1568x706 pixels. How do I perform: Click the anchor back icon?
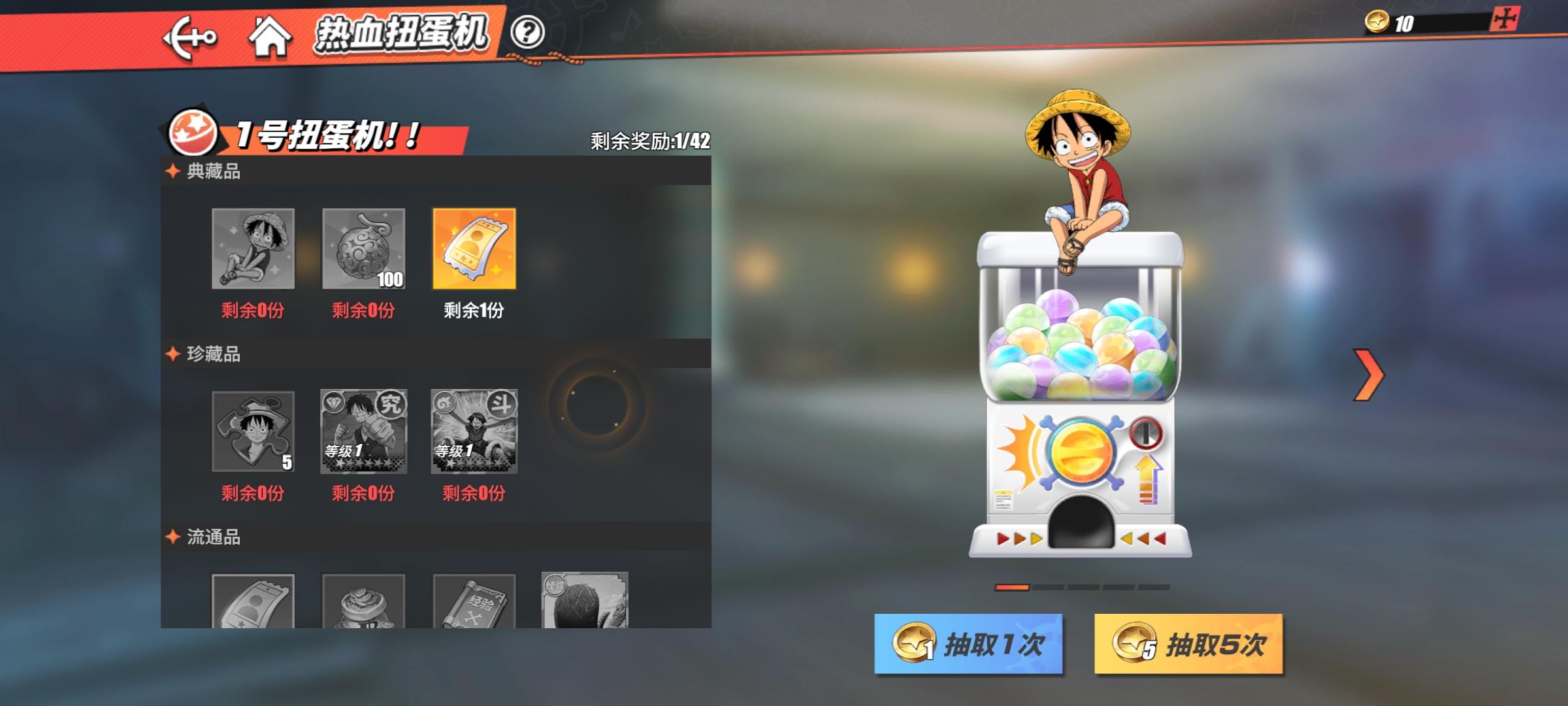pyautogui.click(x=189, y=37)
